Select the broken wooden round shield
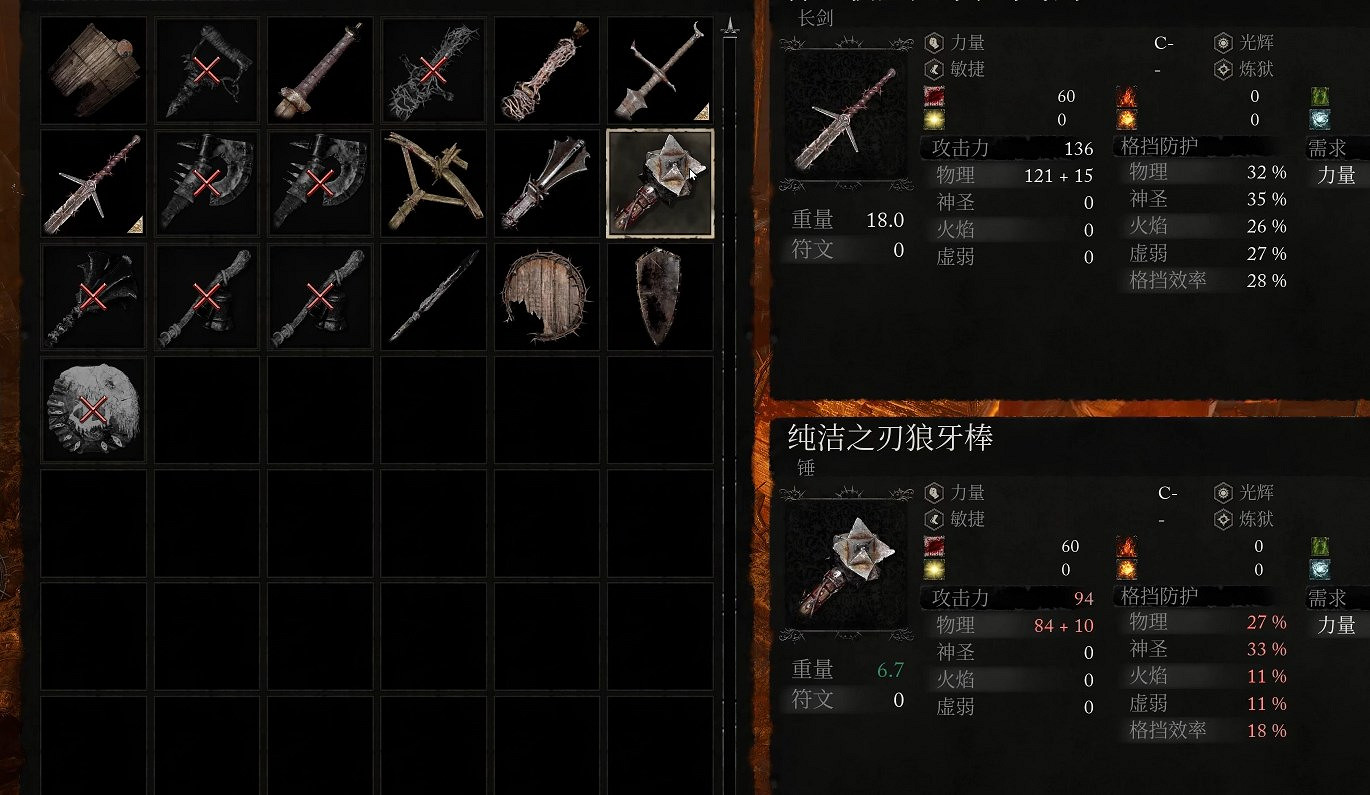 click(545, 296)
